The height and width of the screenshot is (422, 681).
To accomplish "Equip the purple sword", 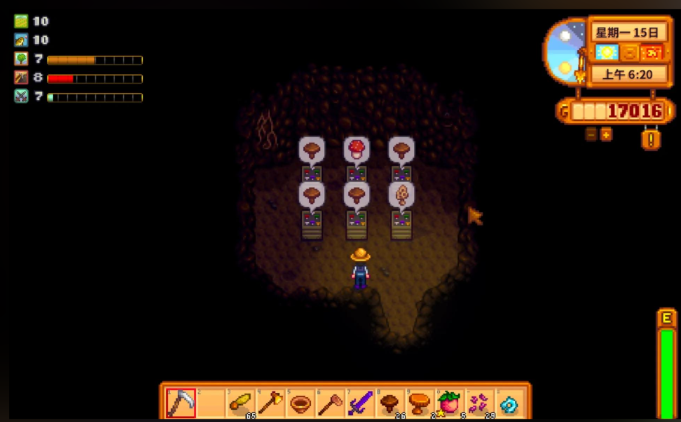I will pyautogui.click(x=360, y=402).
